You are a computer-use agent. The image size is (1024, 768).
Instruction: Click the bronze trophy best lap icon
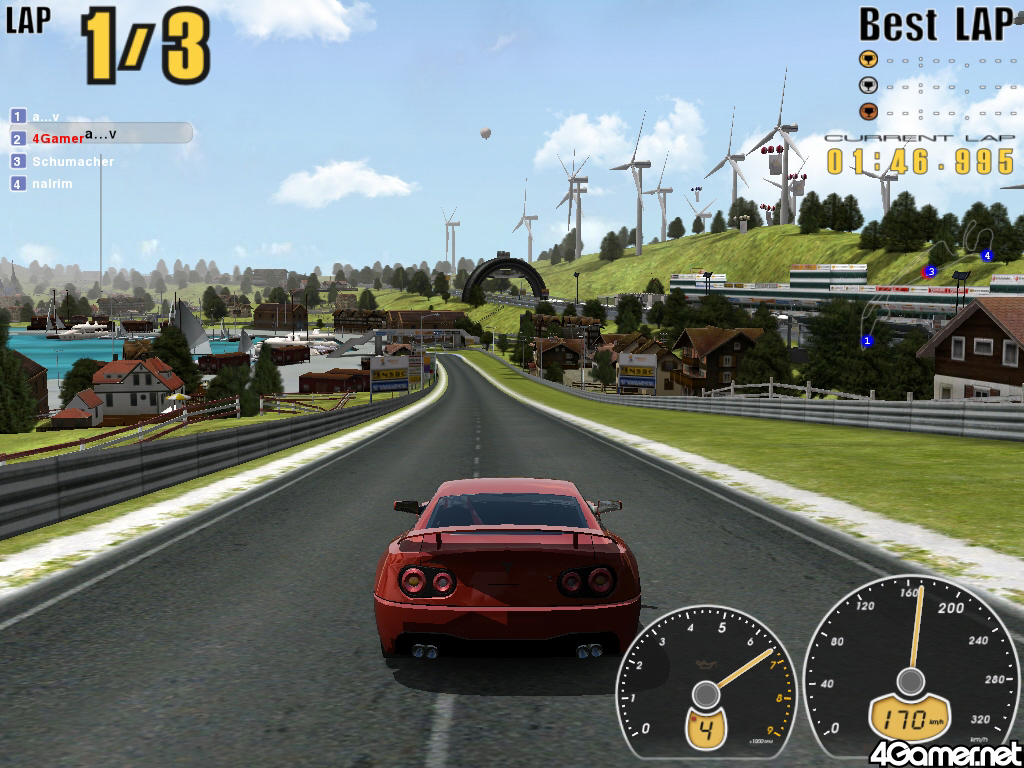[x=869, y=111]
